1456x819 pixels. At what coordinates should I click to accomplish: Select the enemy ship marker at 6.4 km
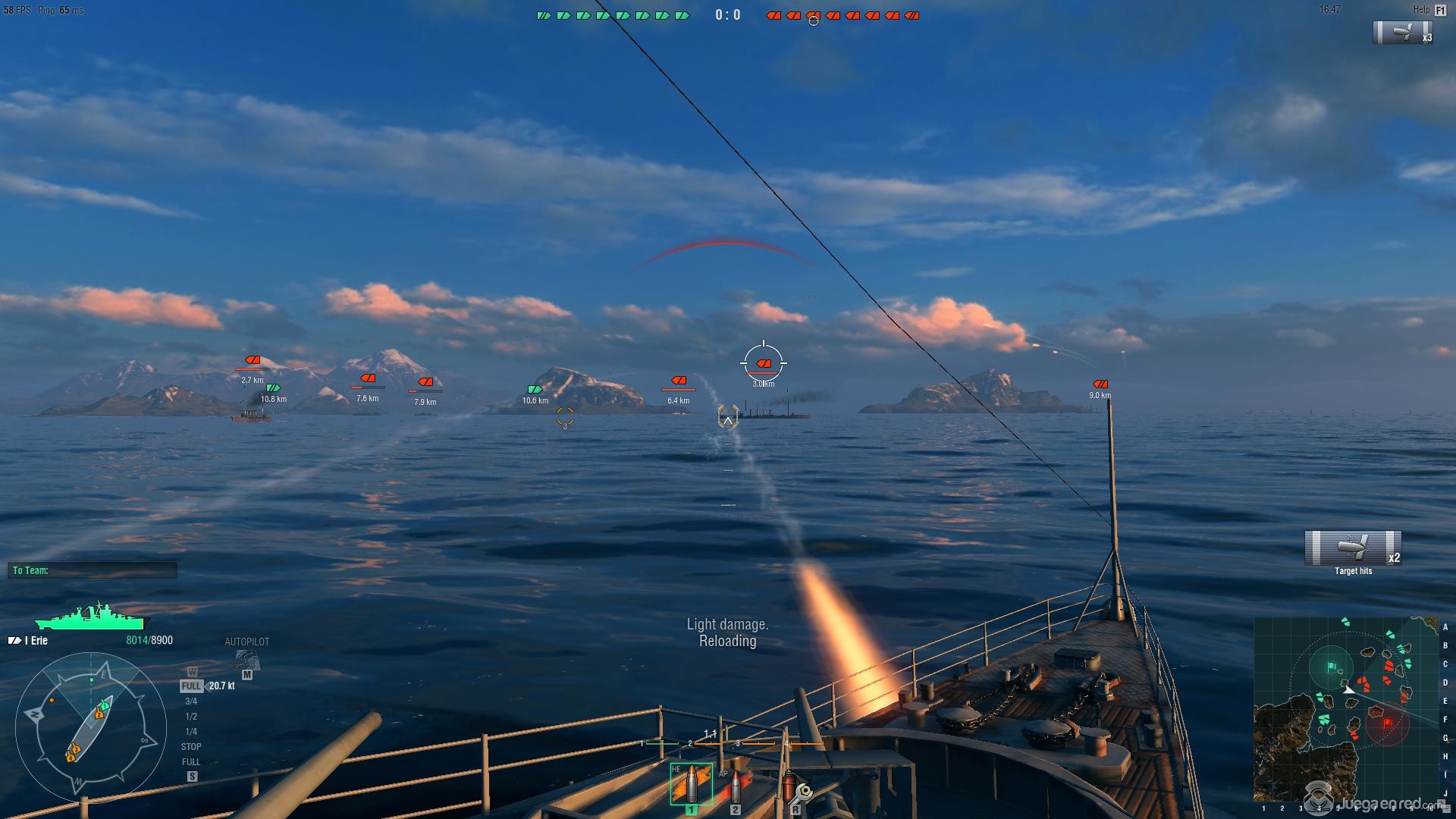pyautogui.click(x=679, y=381)
